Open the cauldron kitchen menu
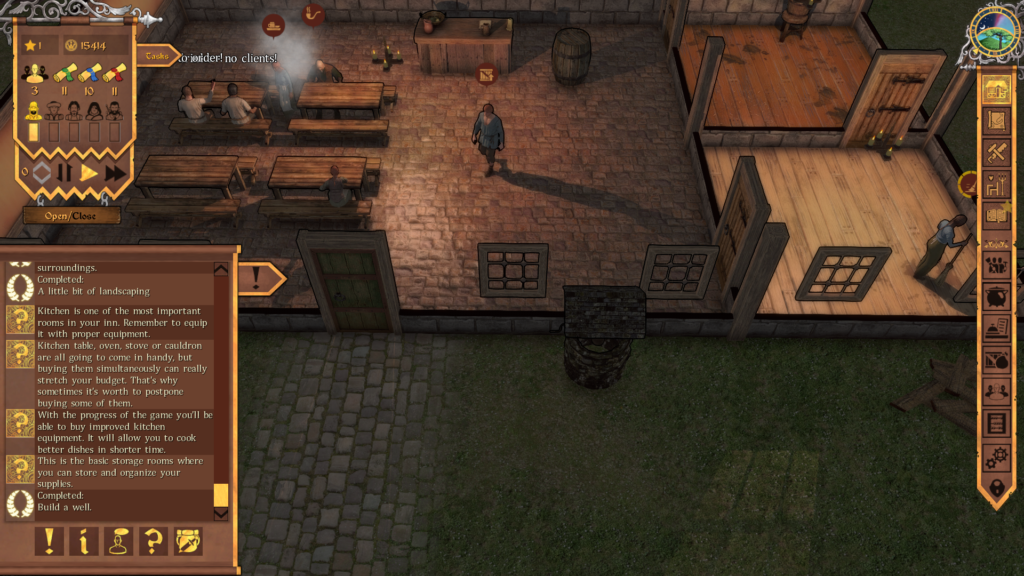Viewport: 1024px width, 576px height. [x=996, y=297]
